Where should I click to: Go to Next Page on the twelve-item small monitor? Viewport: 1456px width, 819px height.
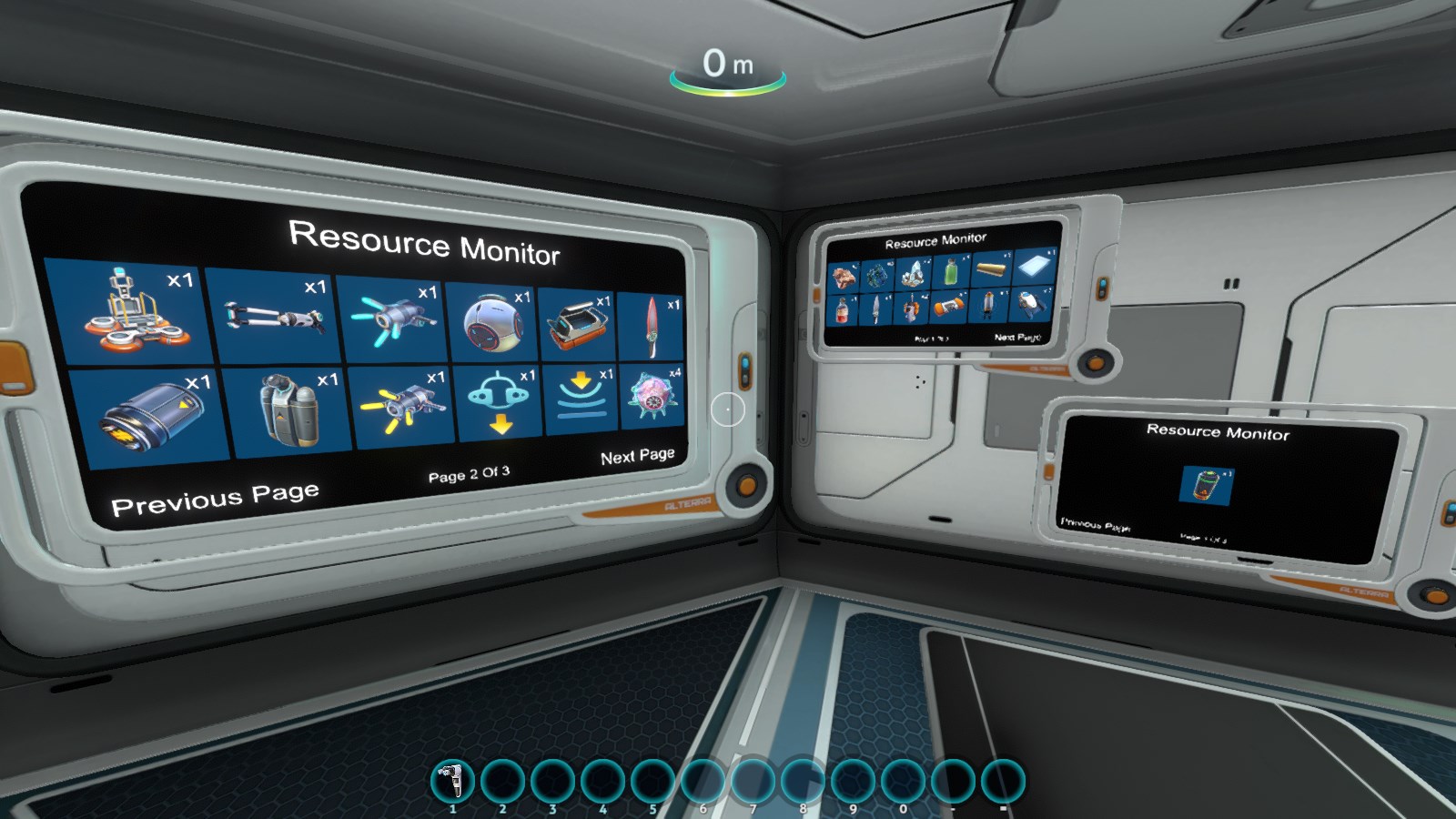[1017, 337]
